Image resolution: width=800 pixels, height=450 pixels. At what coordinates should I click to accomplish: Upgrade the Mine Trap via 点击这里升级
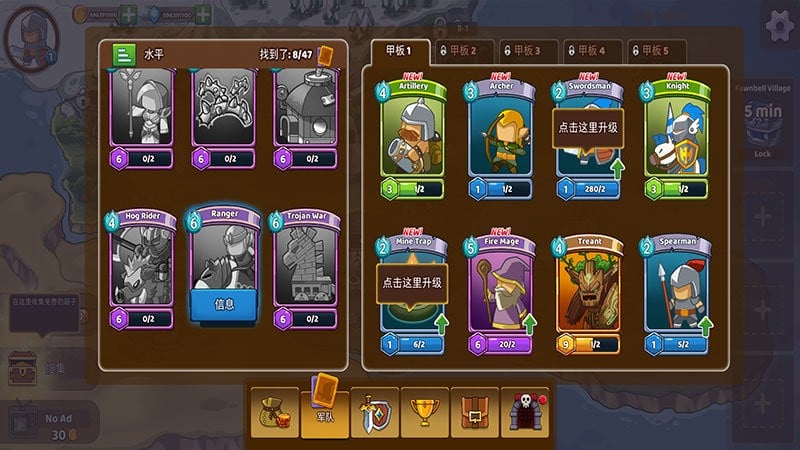pyautogui.click(x=413, y=283)
